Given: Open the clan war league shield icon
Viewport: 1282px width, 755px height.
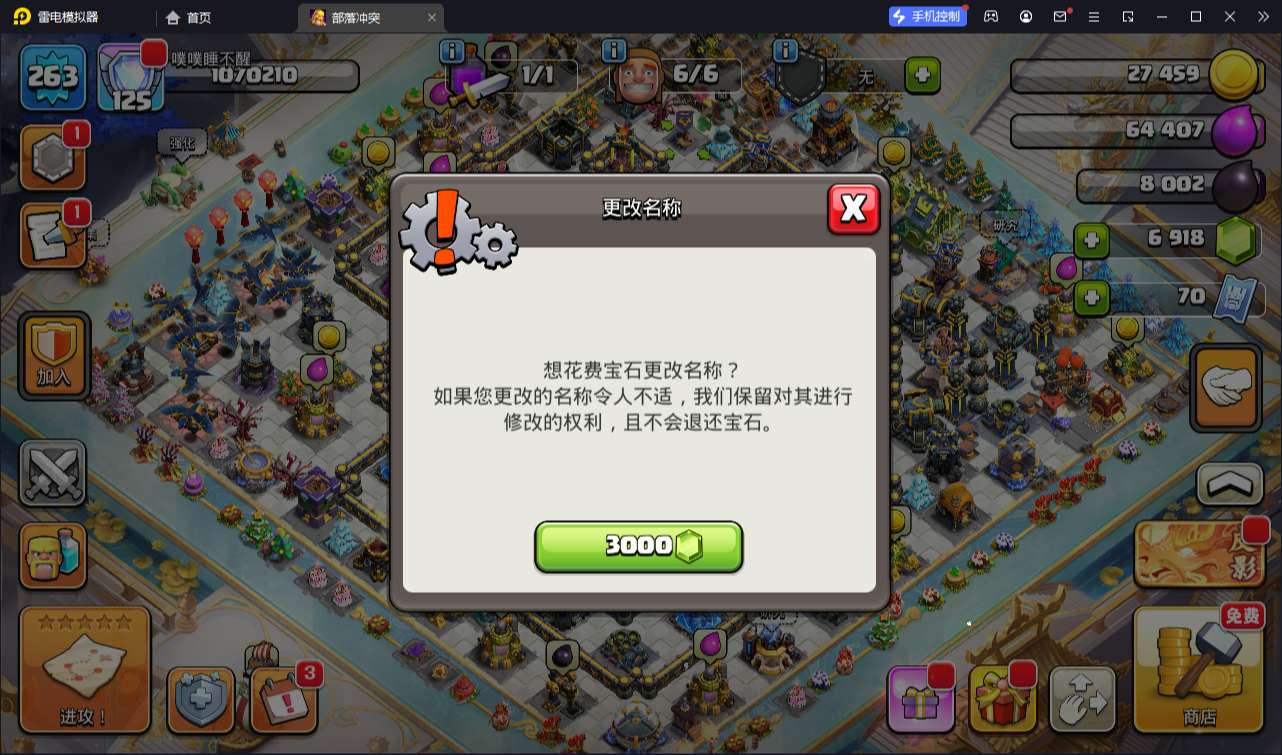Looking at the screenshot, I should [203, 700].
